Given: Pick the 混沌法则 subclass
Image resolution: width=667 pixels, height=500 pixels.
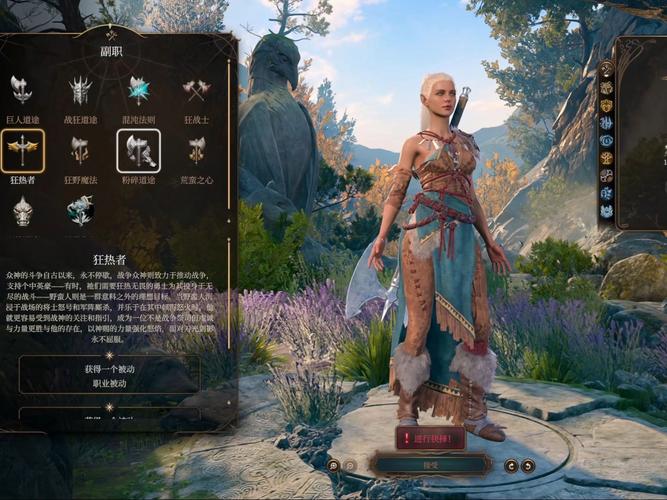Looking at the screenshot, I should click(138, 92).
